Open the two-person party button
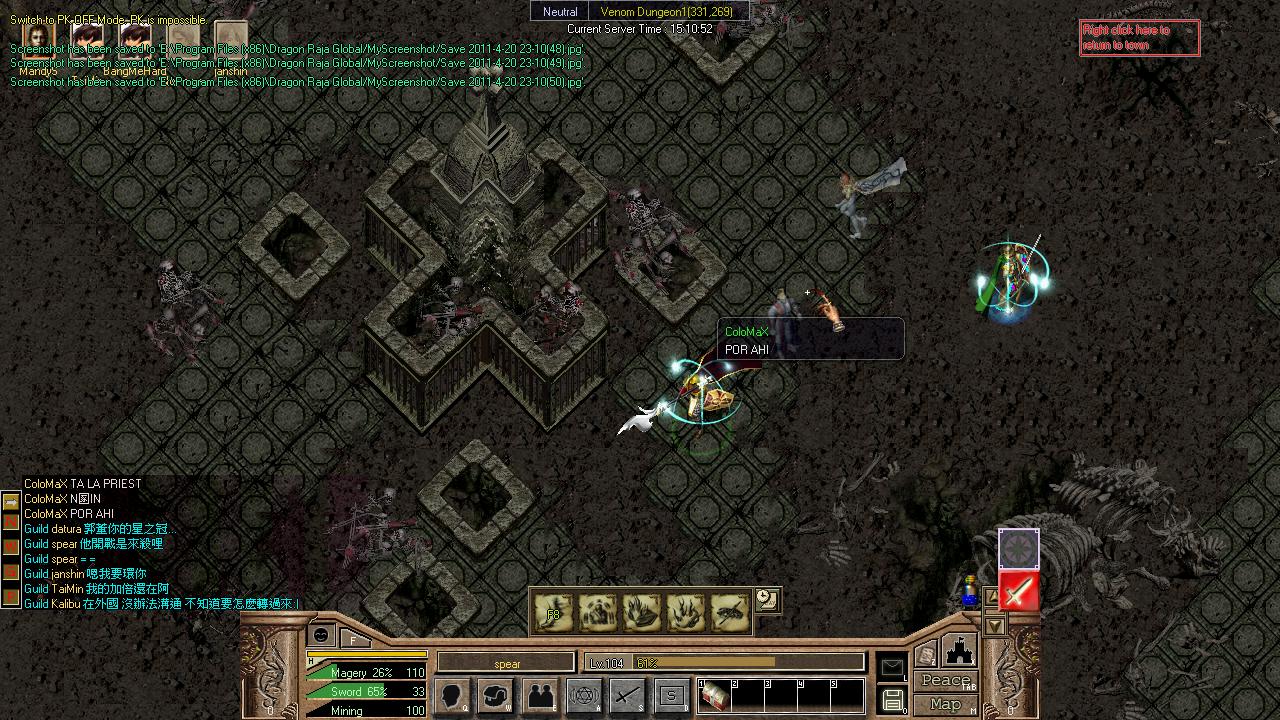This screenshot has height=720, width=1280. (540, 696)
